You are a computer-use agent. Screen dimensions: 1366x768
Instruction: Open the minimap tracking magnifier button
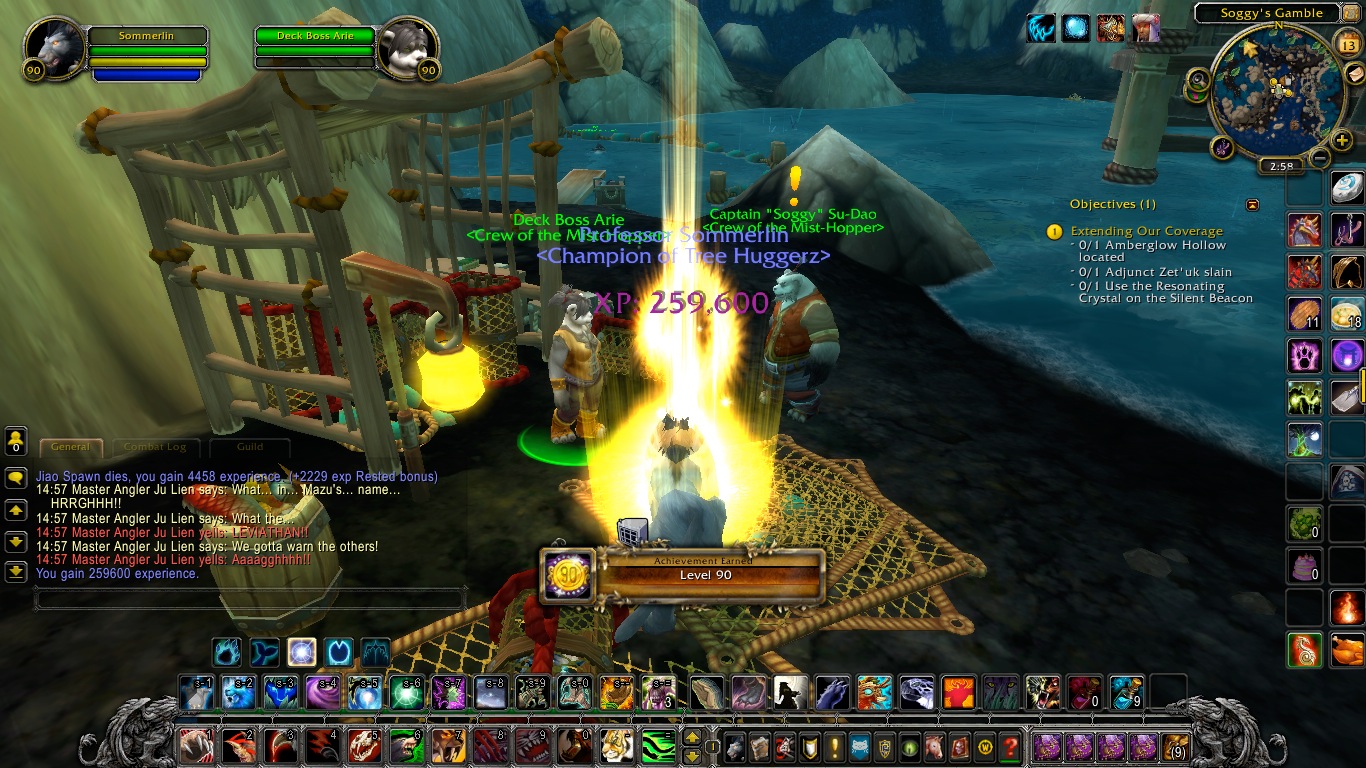(1197, 80)
